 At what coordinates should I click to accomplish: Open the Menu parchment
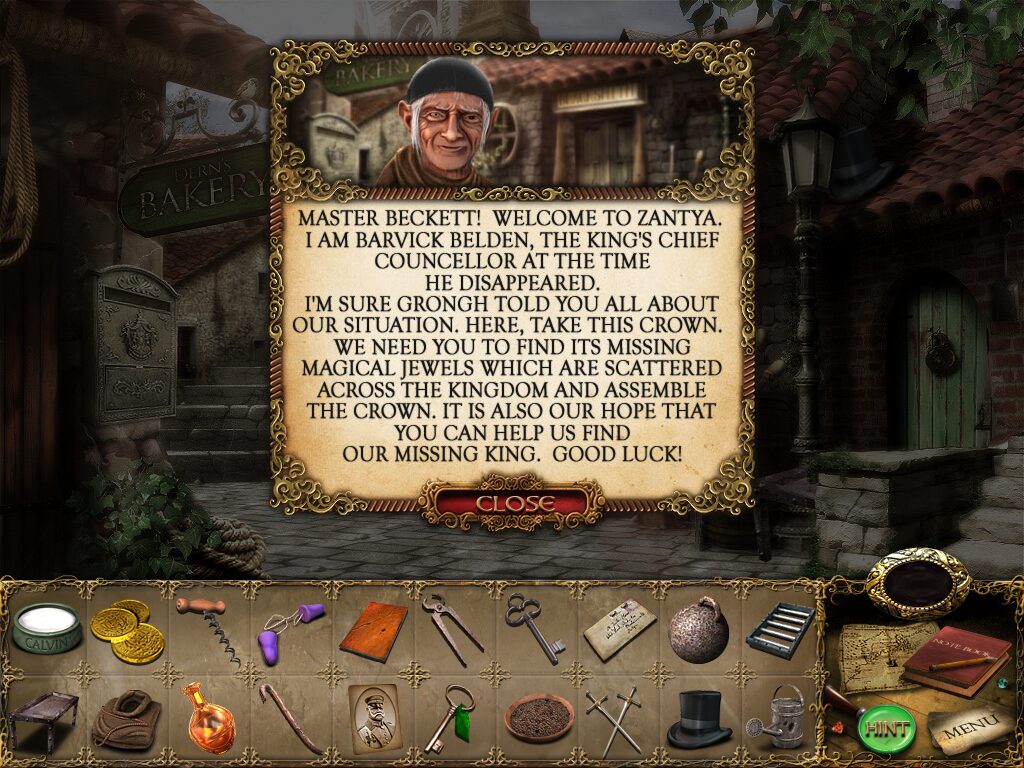pyautogui.click(x=964, y=731)
